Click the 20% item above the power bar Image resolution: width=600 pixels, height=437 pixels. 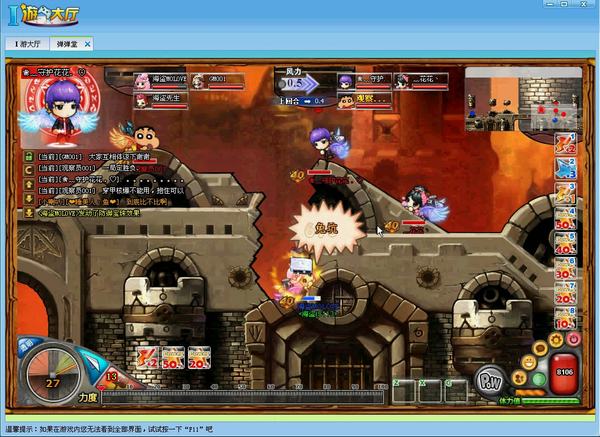[x=199, y=358]
